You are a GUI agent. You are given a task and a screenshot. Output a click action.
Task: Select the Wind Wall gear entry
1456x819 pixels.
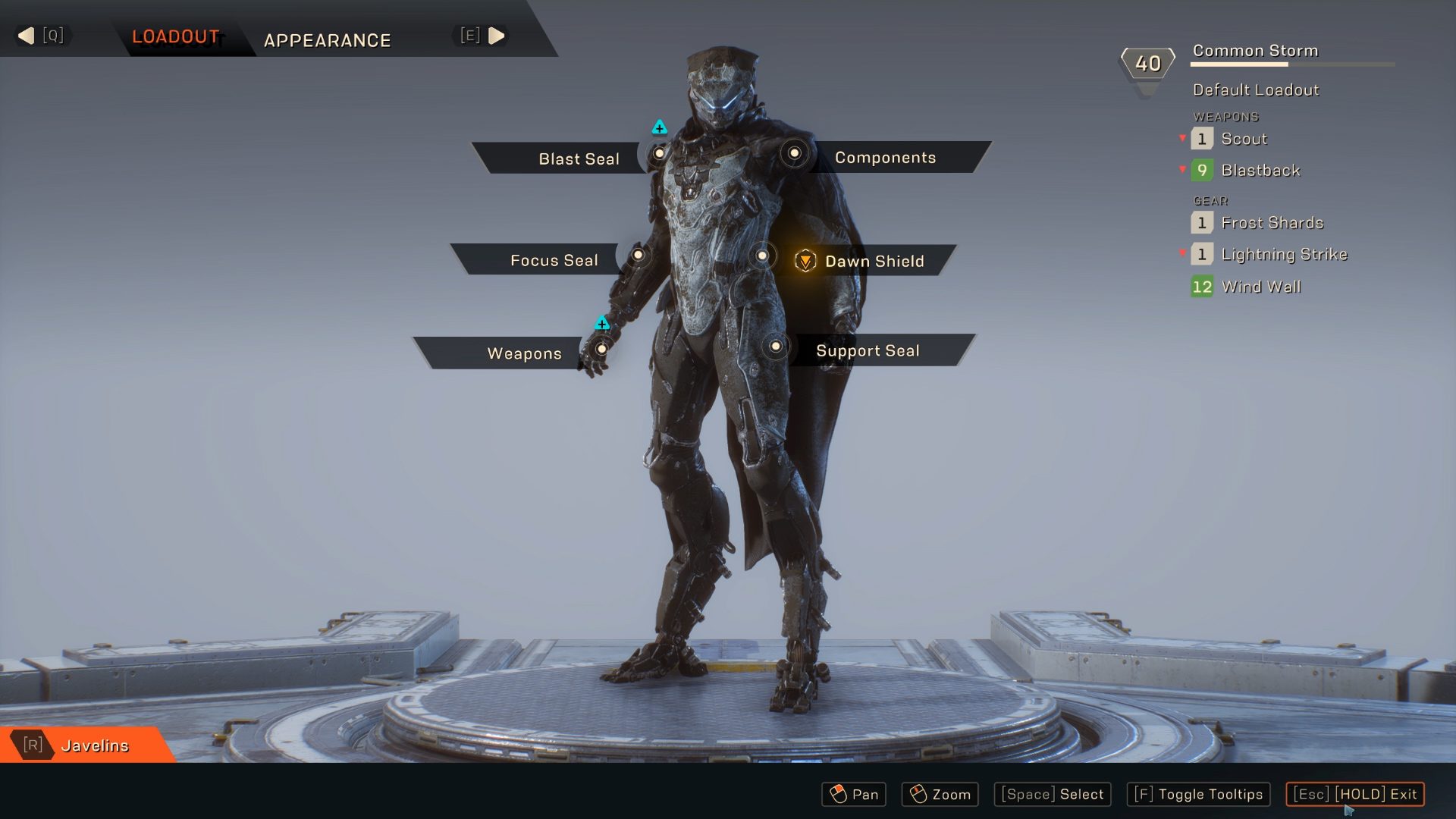point(1261,287)
